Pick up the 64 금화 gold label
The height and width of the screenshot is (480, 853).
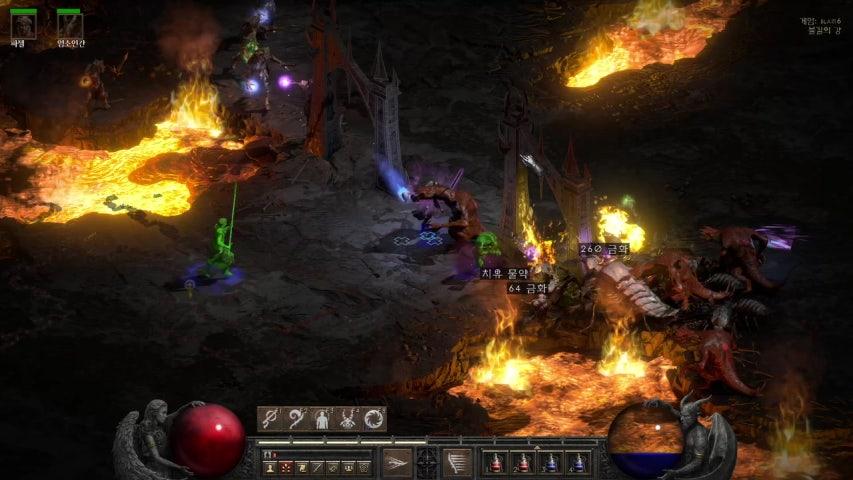click(527, 288)
